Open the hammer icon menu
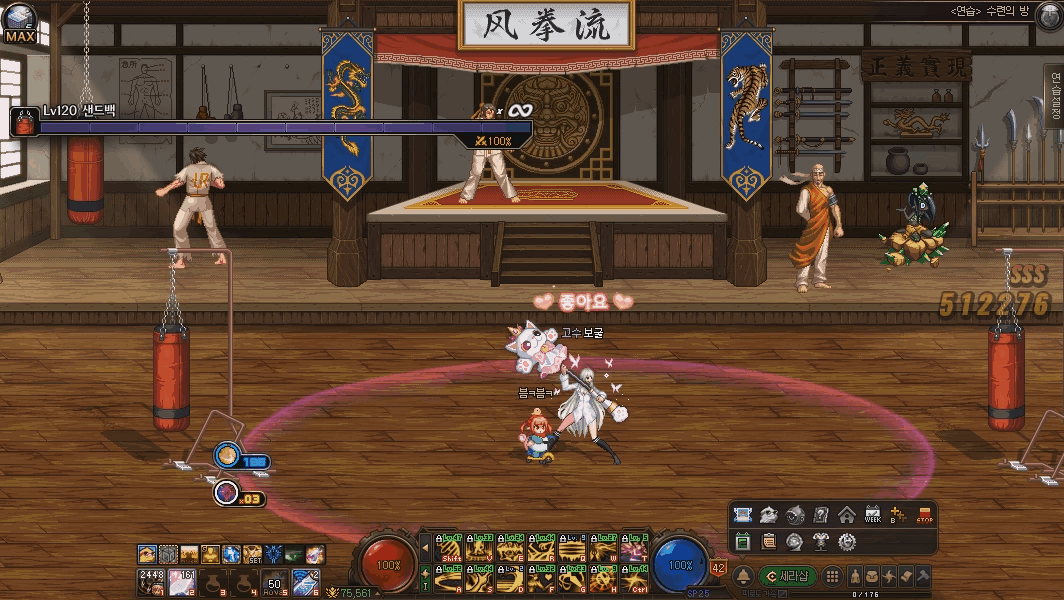This screenshot has width=1064, height=600. pyautogui.click(x=923, y=577)
